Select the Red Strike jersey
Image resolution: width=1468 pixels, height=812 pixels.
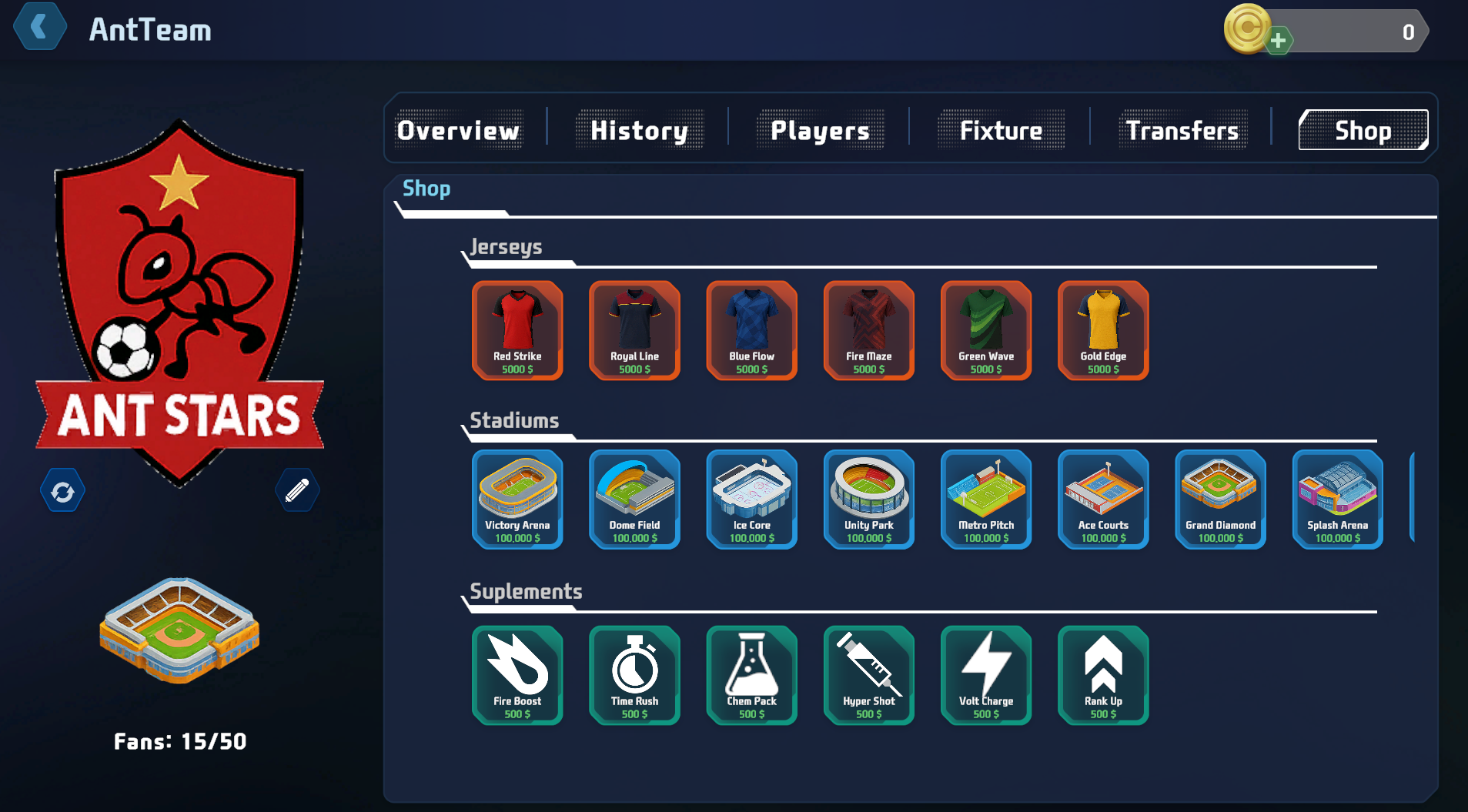click(x=518, y=331)
